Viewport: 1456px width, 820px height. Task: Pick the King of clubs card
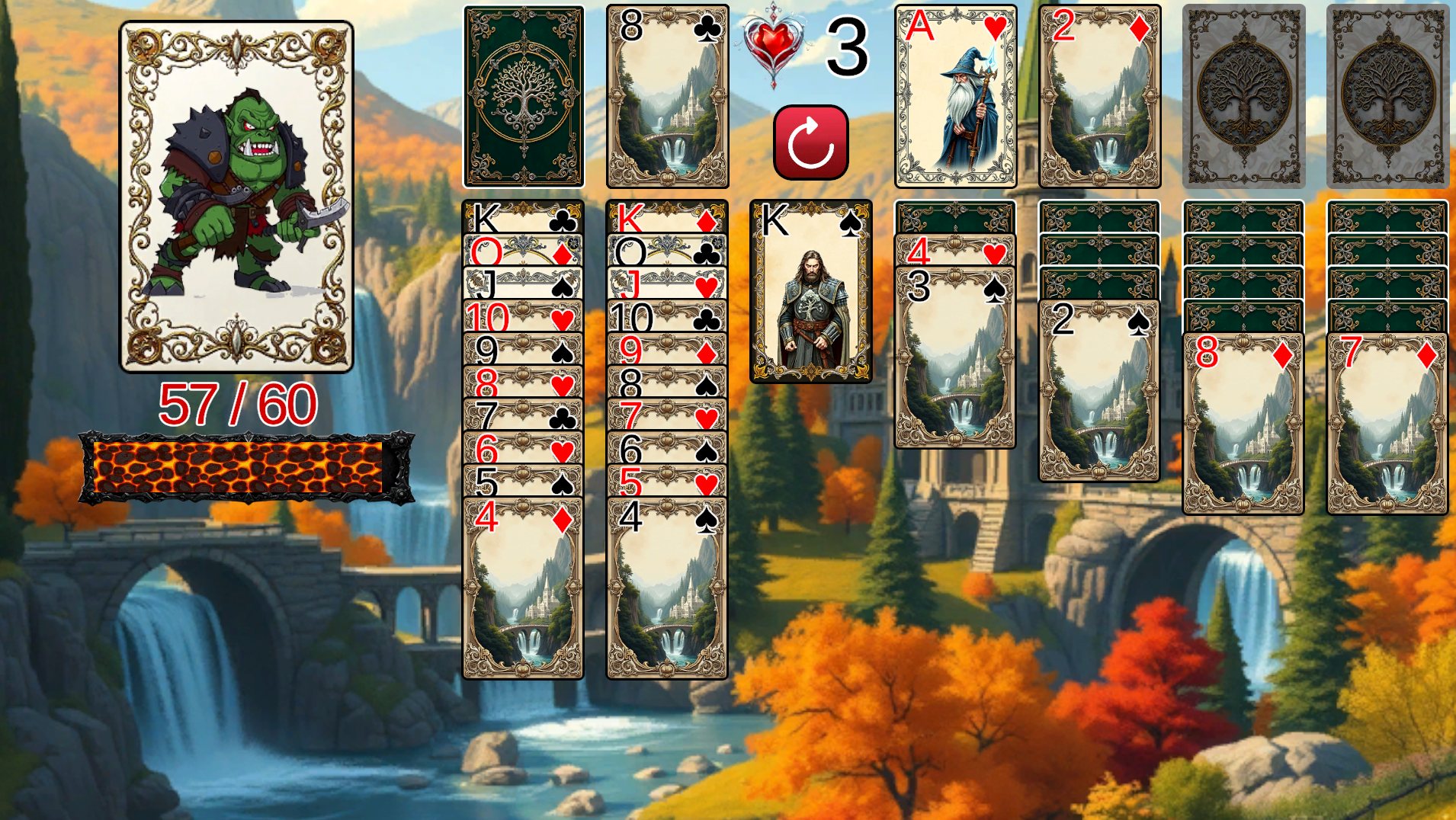523,218
